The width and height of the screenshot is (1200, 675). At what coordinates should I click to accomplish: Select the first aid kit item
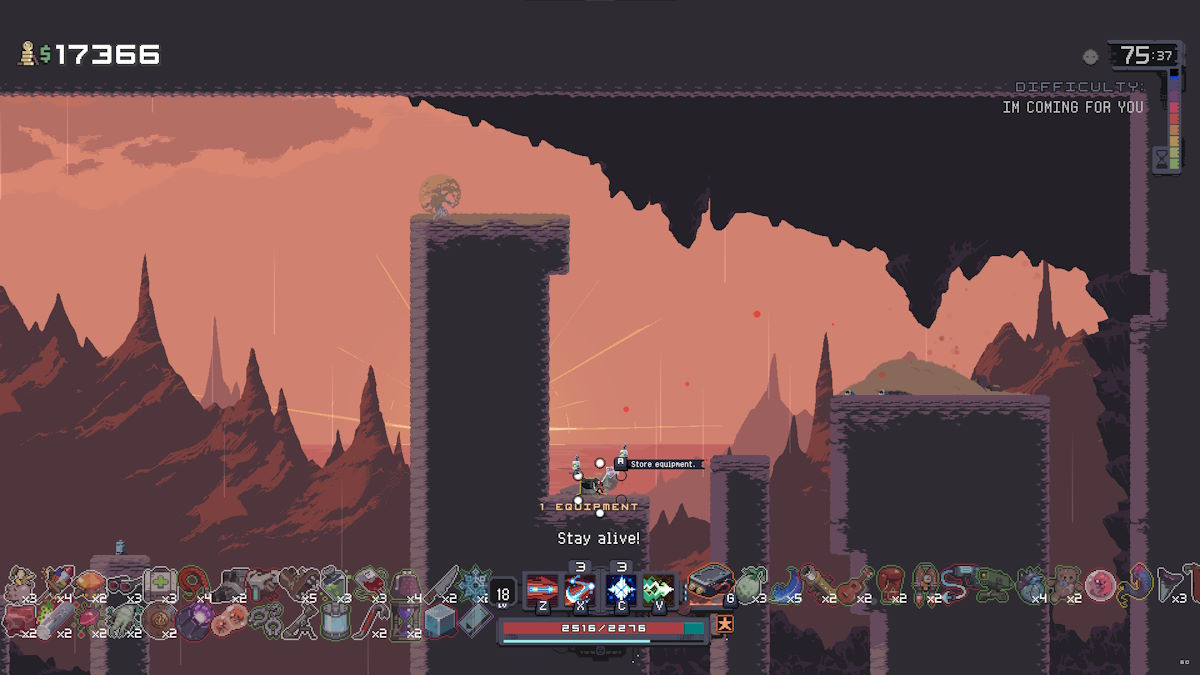coord(160,583)
